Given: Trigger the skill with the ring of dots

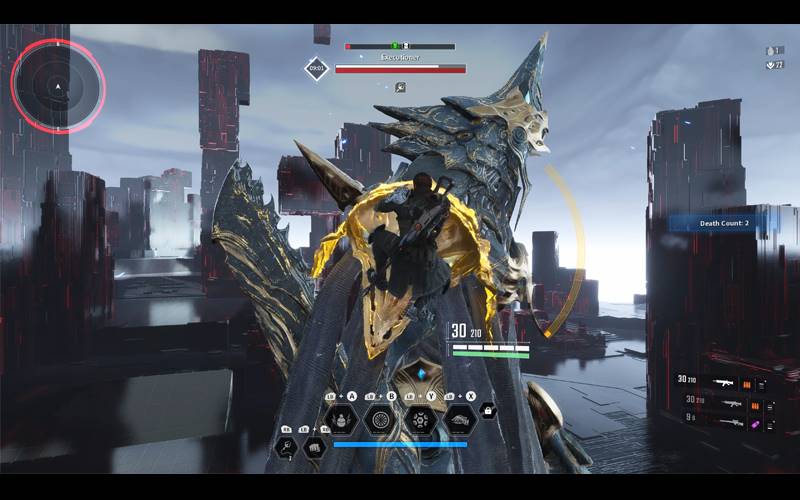Looking at the screenshot, I should tap(420, 419).
